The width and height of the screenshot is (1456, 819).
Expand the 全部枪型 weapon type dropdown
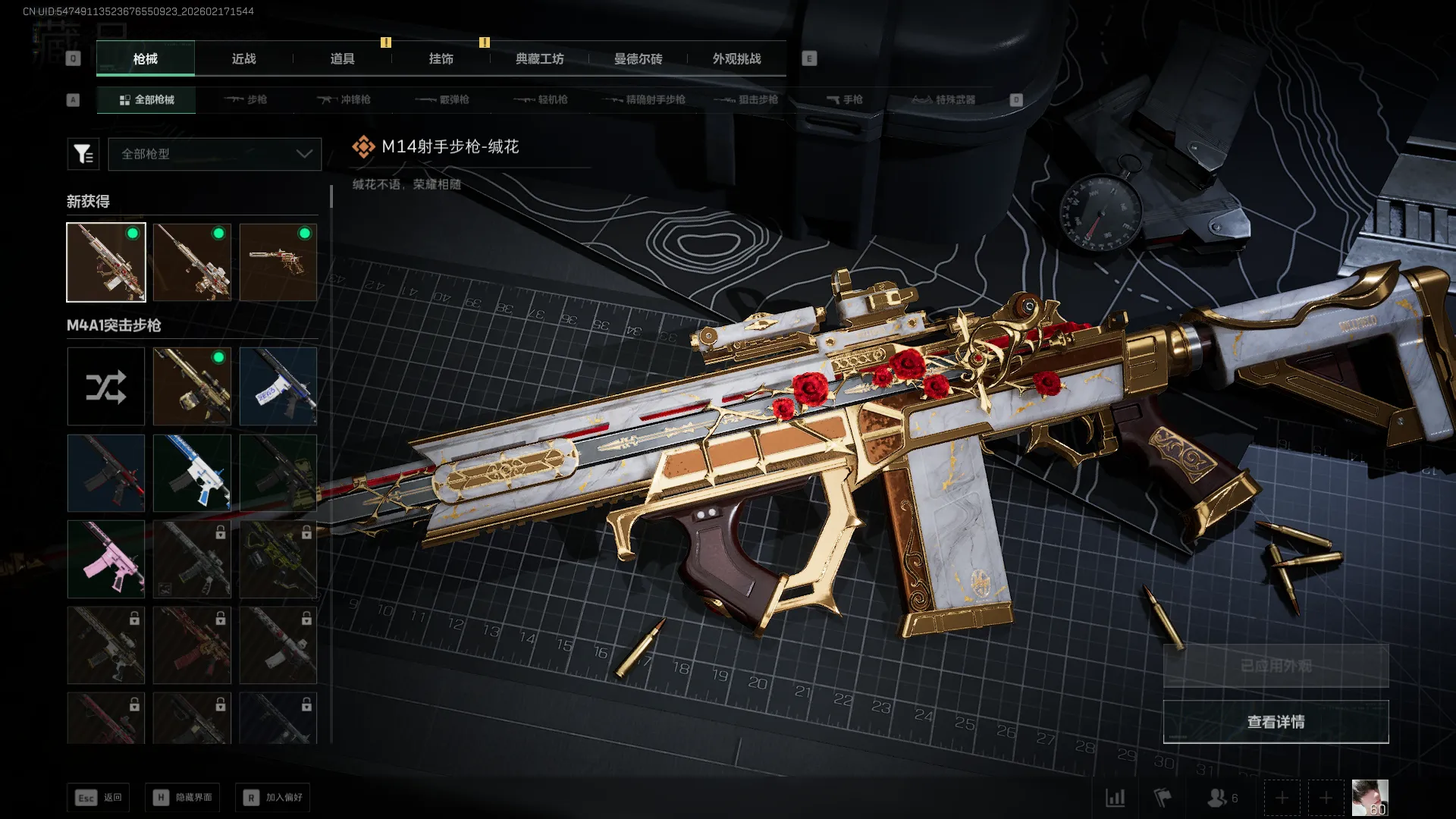(x=215, y=154)
